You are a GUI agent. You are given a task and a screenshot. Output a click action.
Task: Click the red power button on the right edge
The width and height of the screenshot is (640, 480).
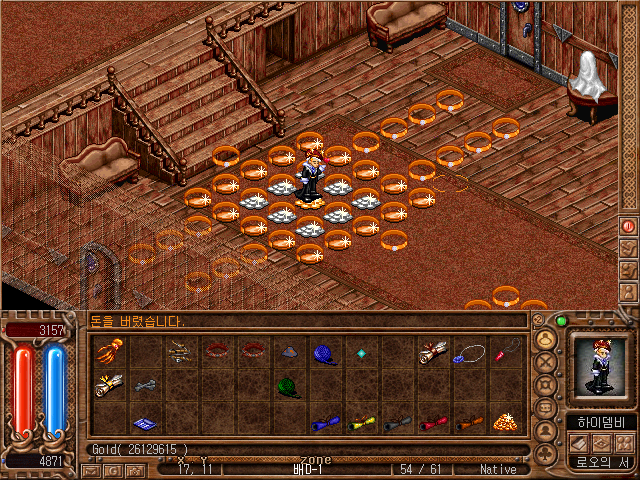tap(629, 226)
